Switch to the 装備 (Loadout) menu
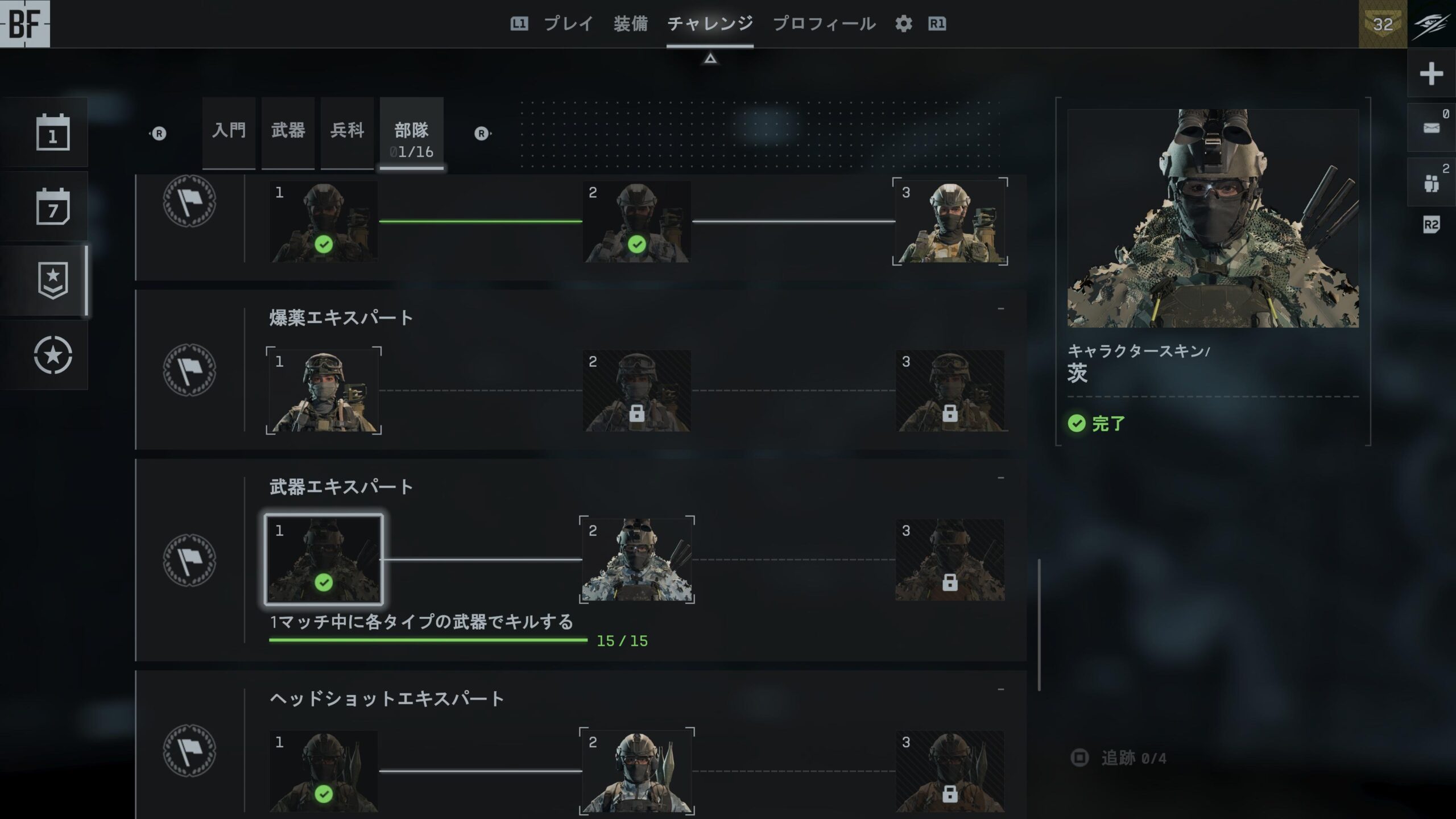This screenshot has width=1456, height=819. [x=630, y=24]
